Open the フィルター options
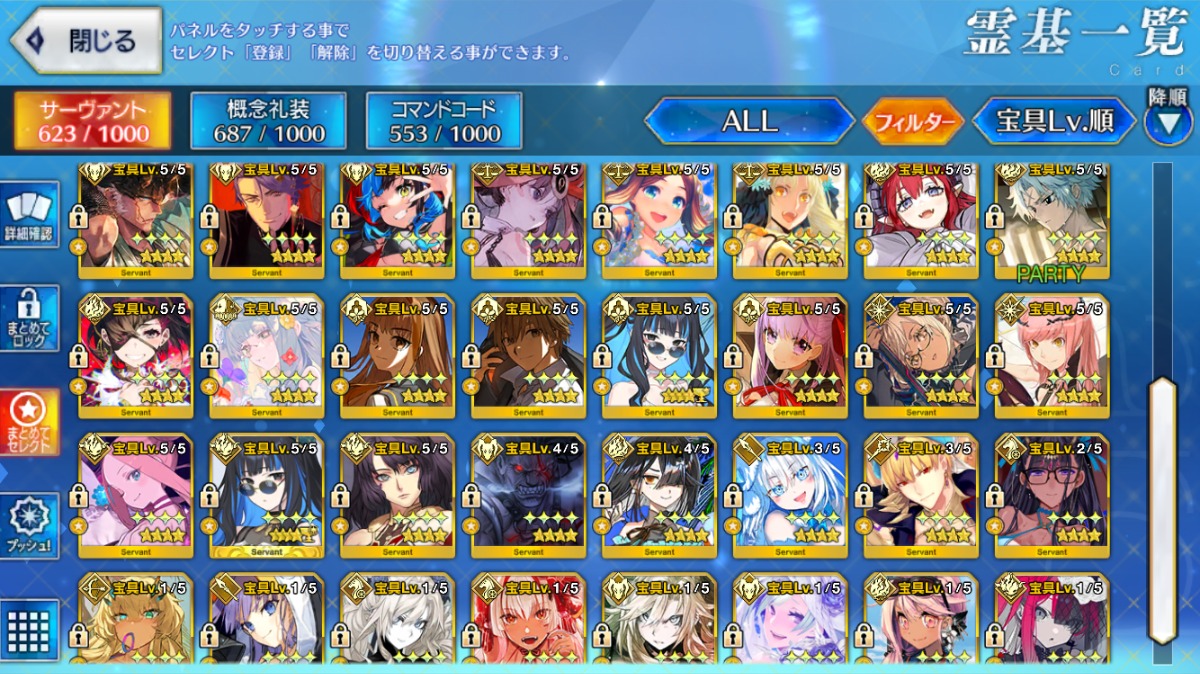The image size is (1200, 674). 912,123
